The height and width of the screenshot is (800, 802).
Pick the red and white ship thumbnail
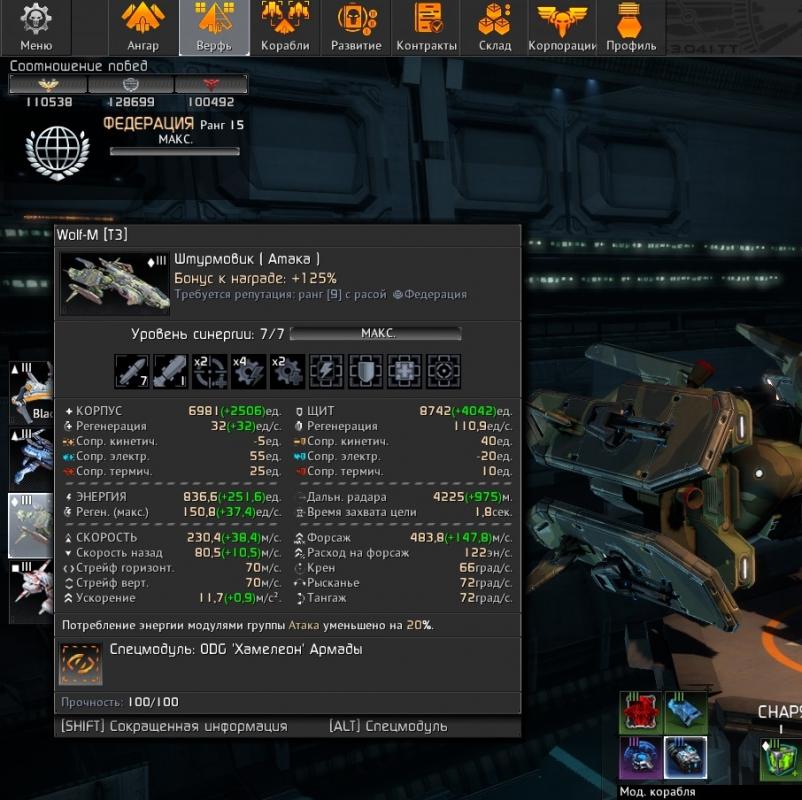[30, 592]
